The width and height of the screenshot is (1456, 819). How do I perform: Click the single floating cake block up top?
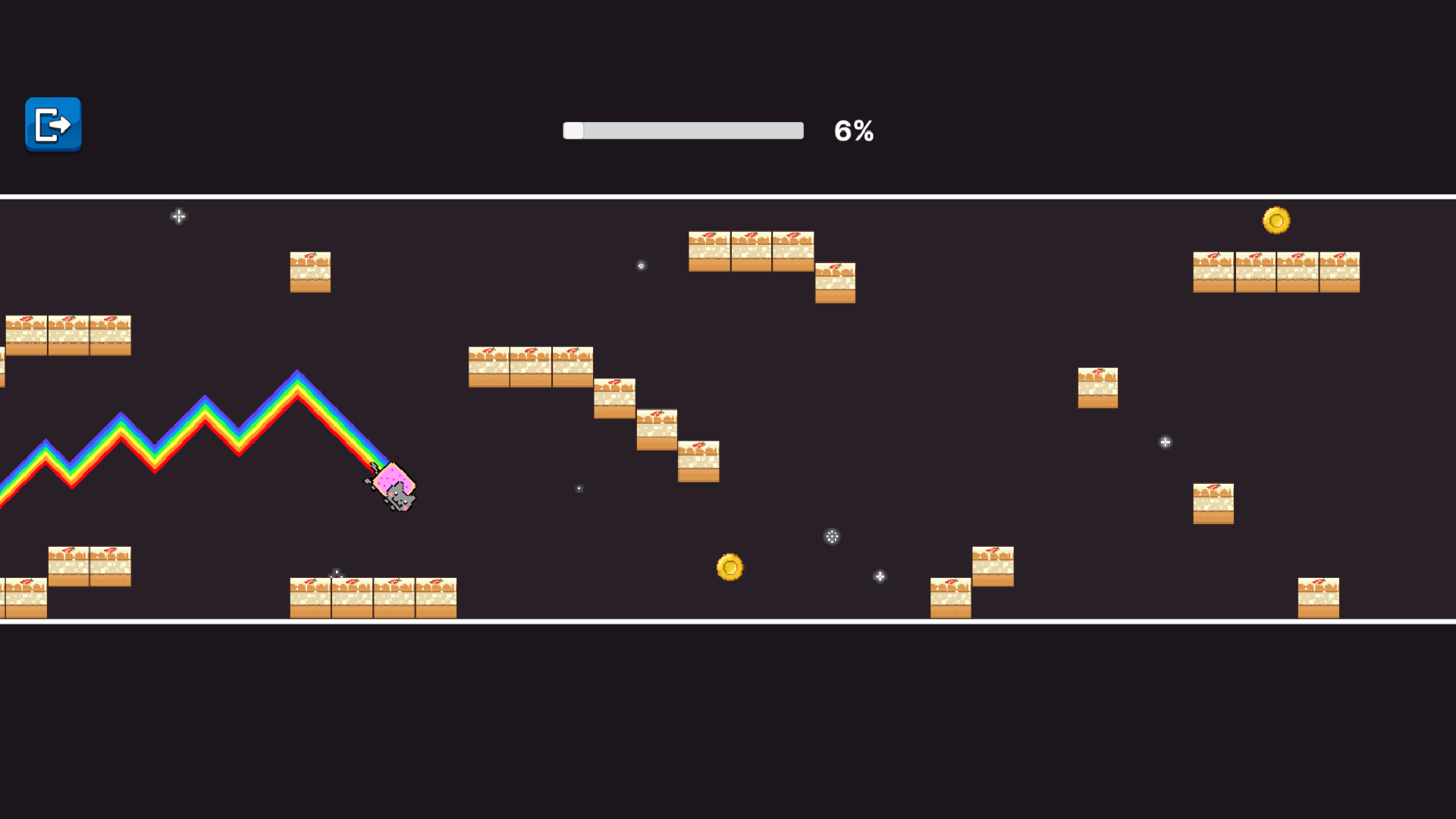pos(310,273)
